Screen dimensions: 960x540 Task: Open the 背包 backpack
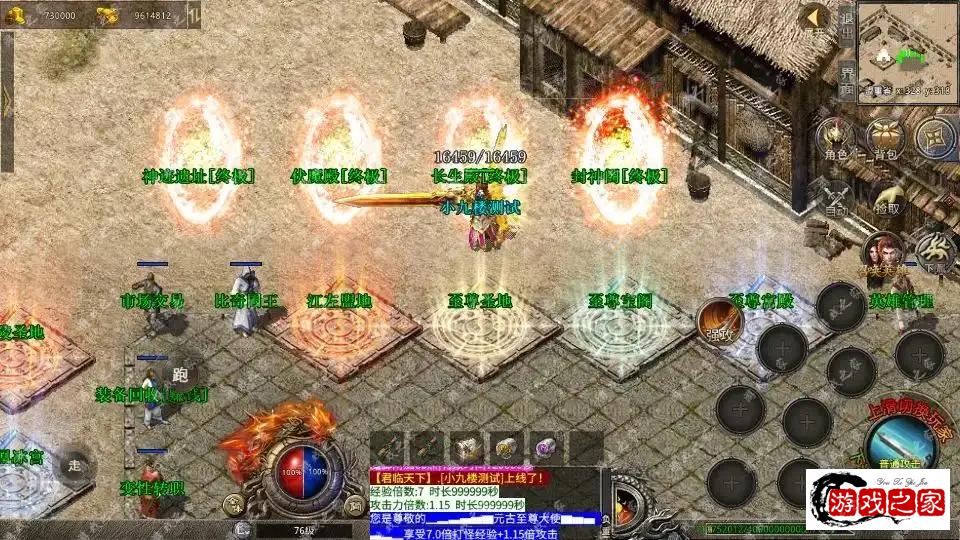tap(886, 137)
